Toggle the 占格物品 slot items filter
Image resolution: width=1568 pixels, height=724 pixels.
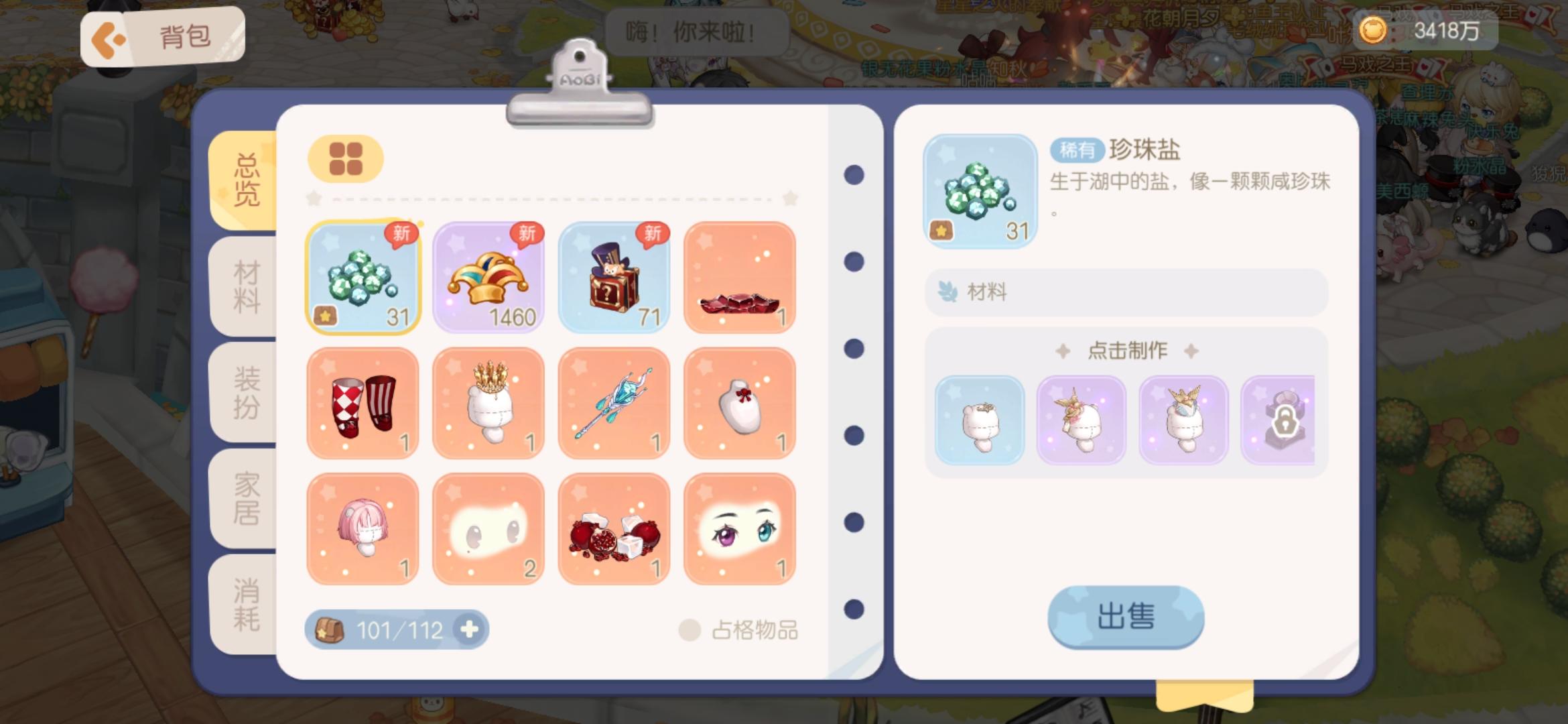tap(688, 629)
